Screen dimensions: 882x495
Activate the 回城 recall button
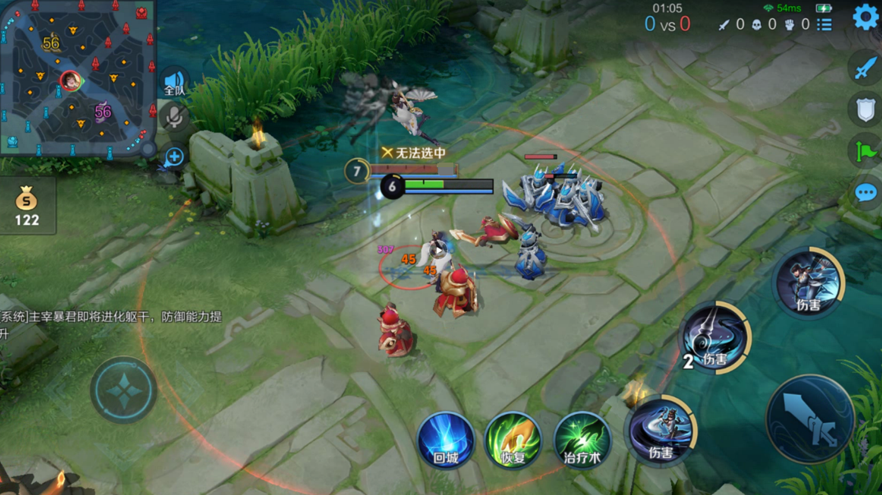pyautogui.click(x=445, y=439)
